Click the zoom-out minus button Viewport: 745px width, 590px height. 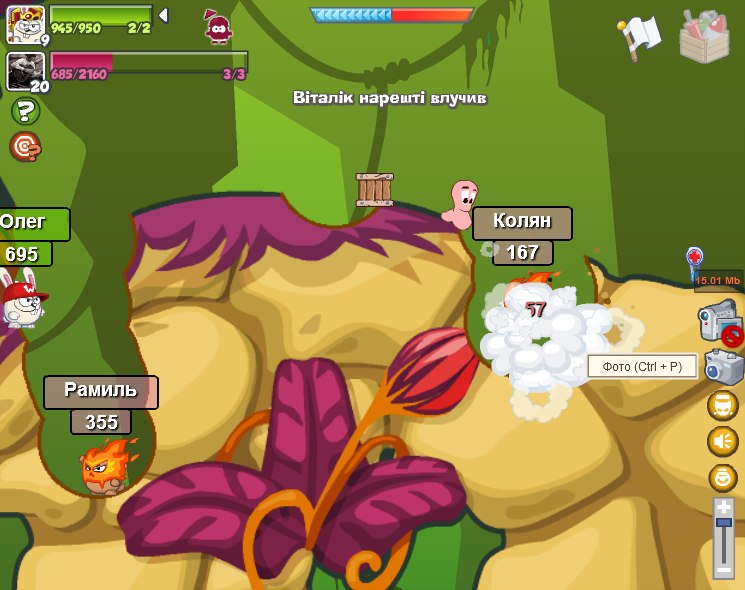click(723, 570)
